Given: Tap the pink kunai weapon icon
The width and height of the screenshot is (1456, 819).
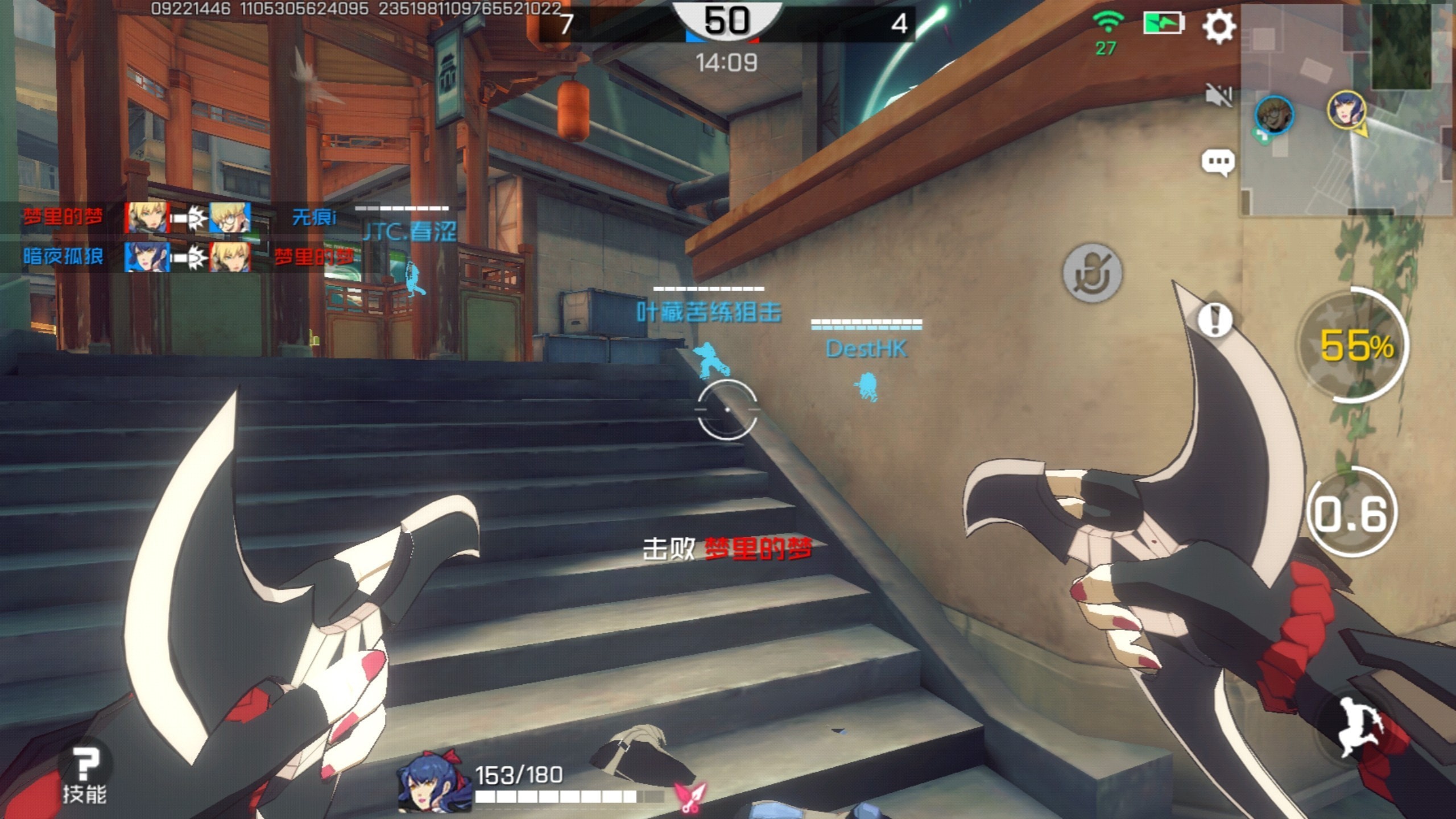Looking at the screenshot, I should [x=690, y=795].
